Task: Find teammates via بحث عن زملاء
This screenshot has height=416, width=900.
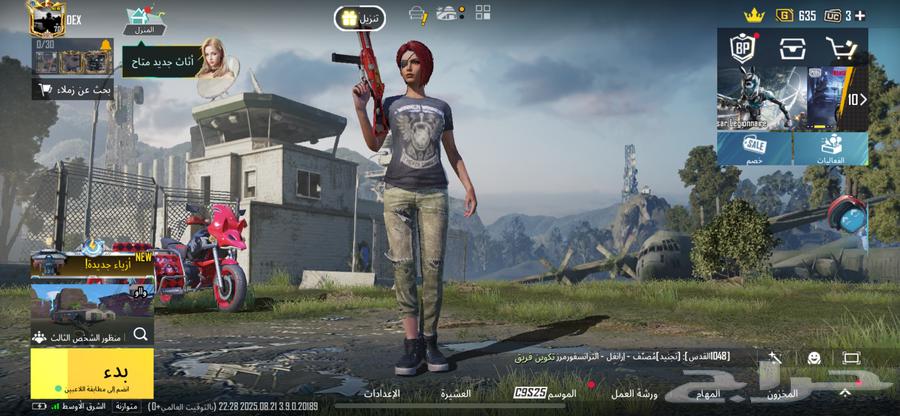Action: pyautogui.click(x=73, y=90)
